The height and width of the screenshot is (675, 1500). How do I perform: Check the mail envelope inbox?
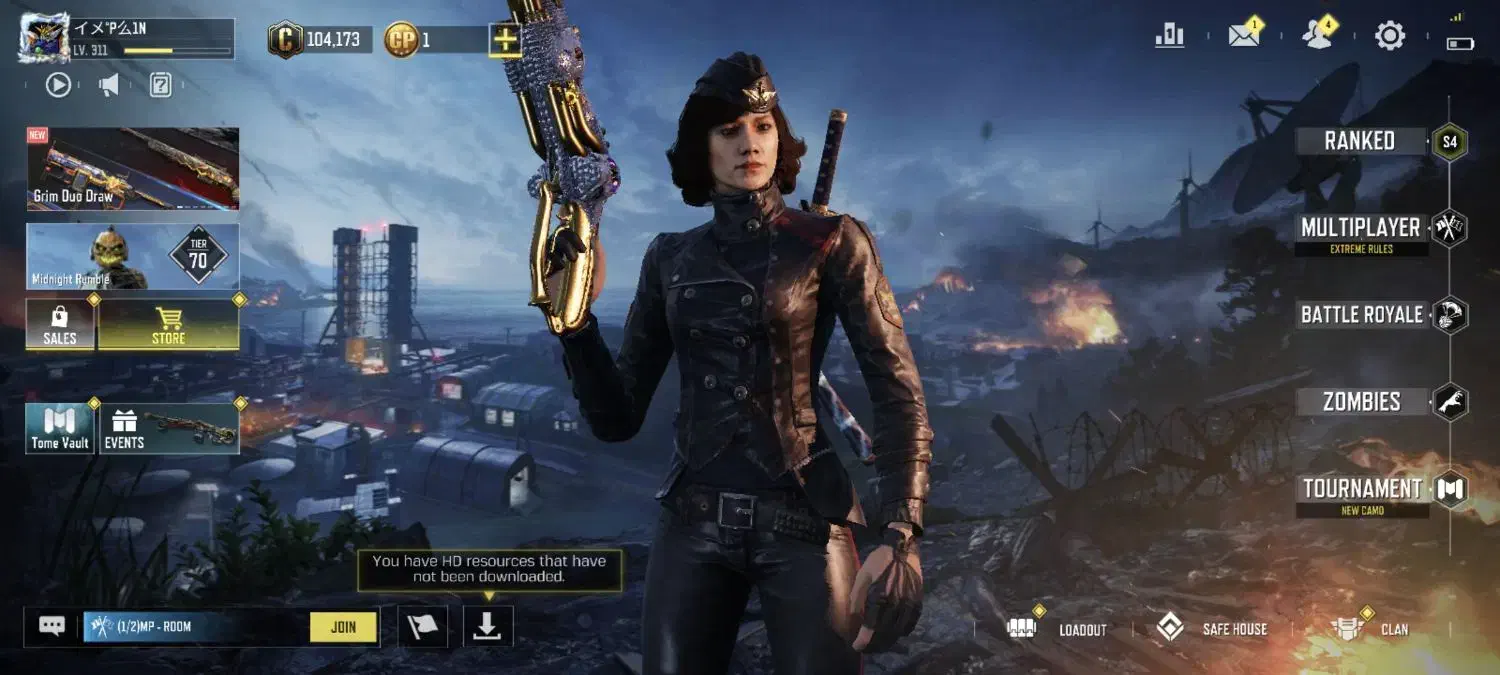[1244, 37]
